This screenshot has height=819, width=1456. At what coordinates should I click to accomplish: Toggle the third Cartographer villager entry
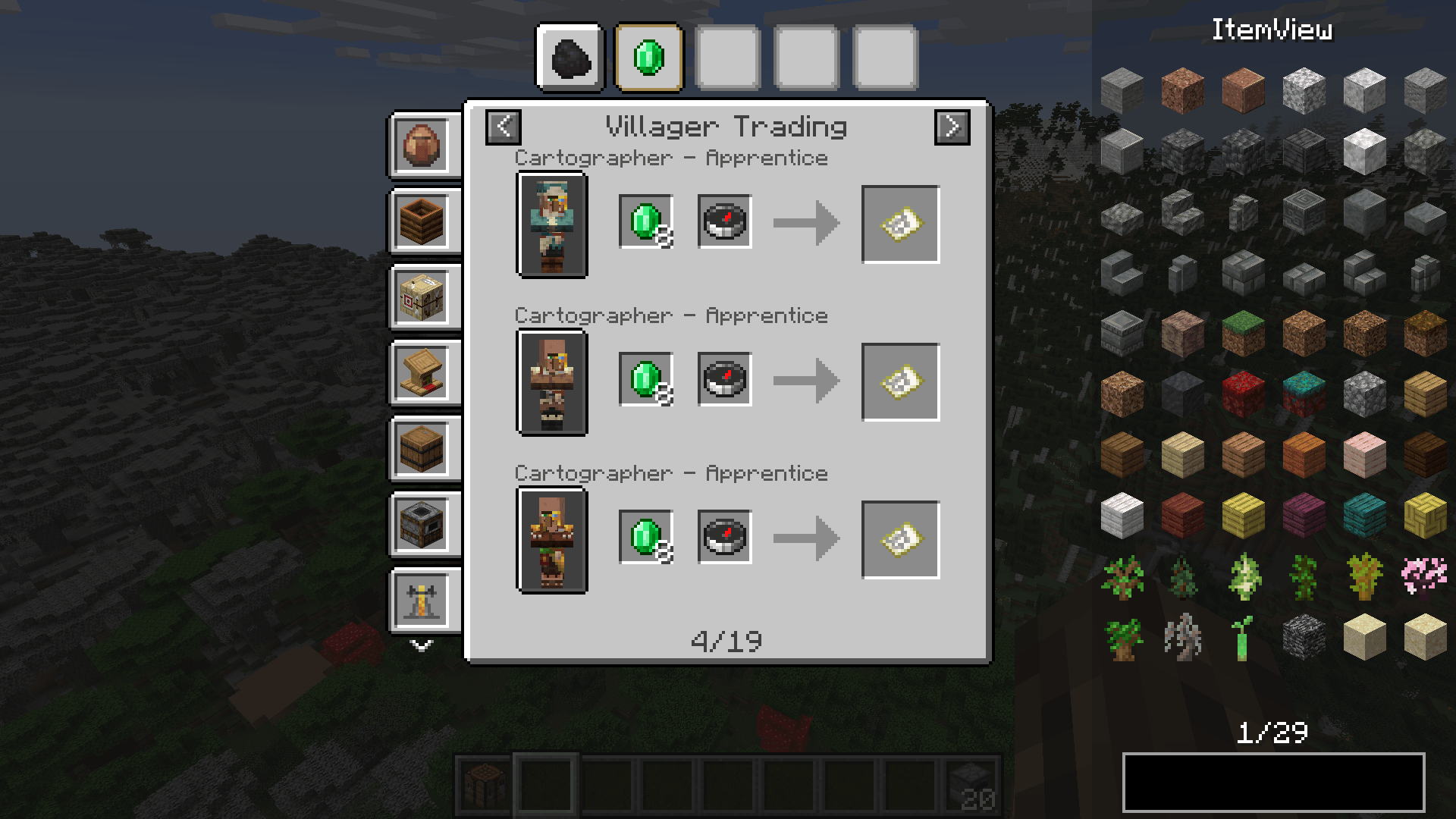pos(552,540)
